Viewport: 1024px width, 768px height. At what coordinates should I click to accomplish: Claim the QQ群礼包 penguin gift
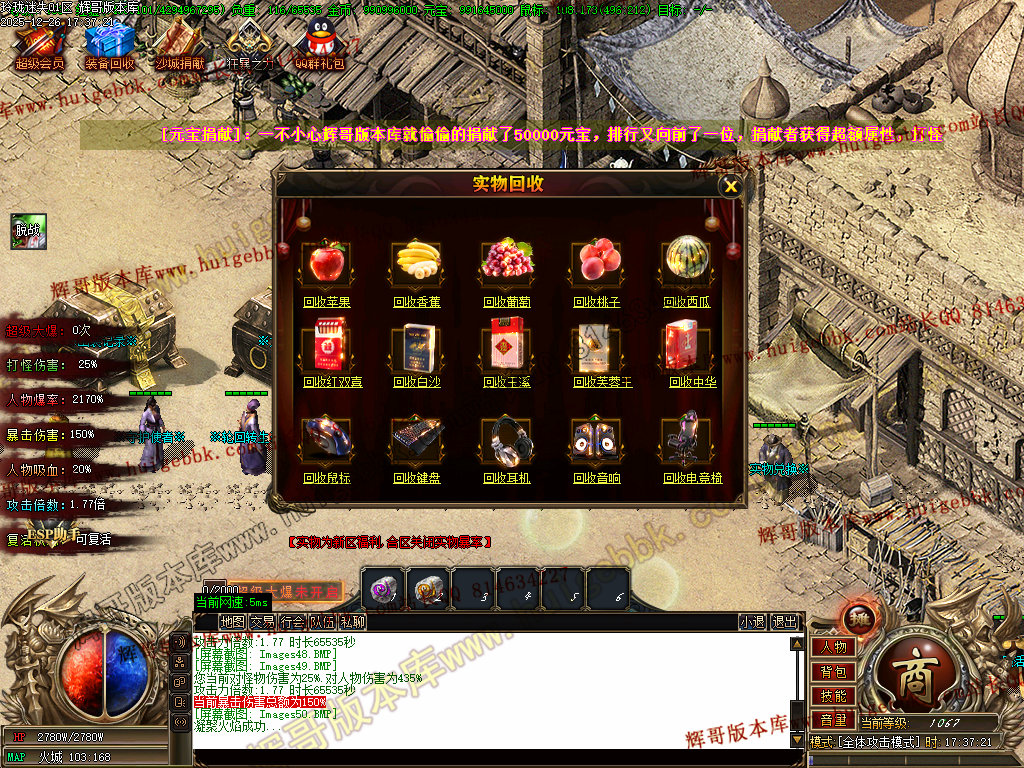[x=320, y=44]
